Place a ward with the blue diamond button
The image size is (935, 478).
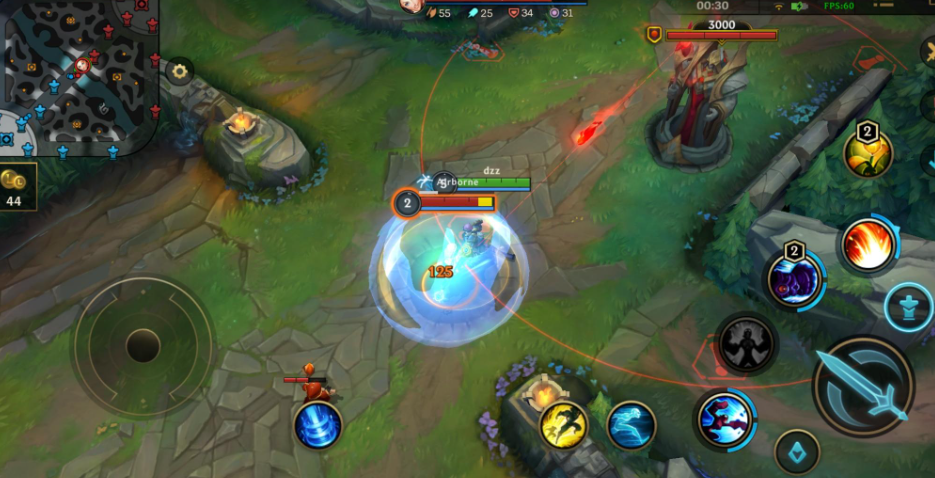[797, 451]
